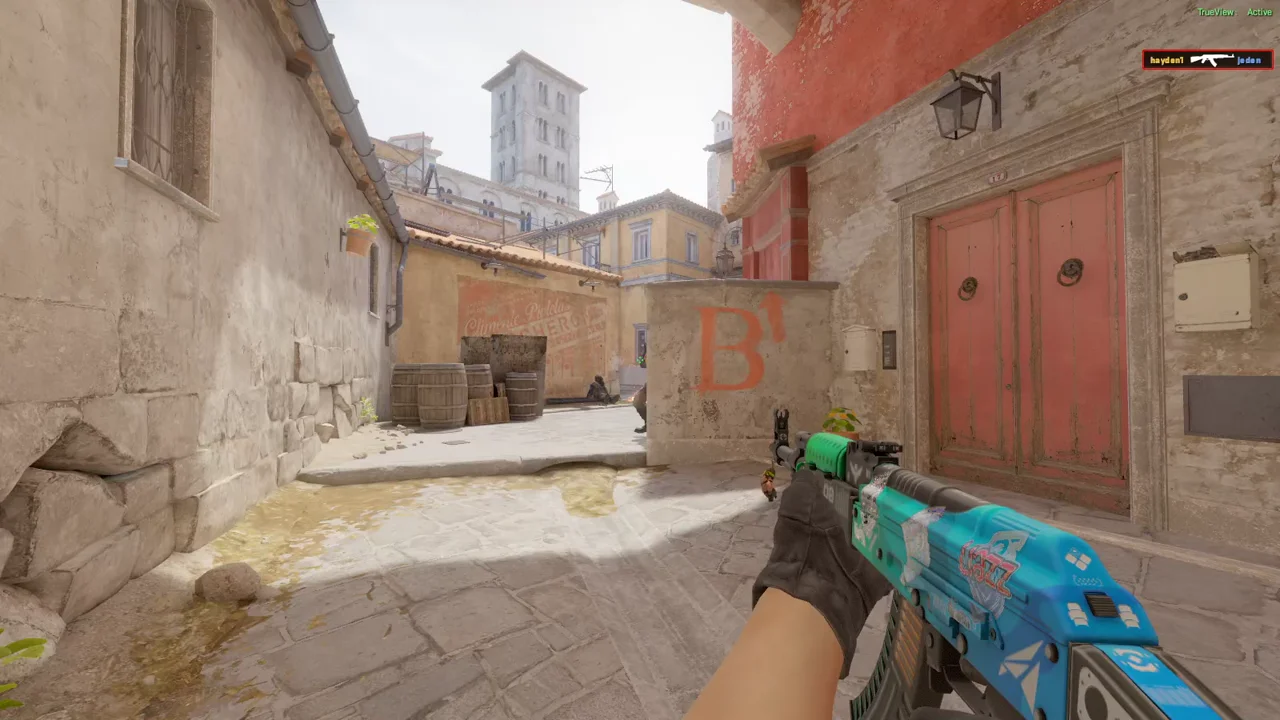
Task: Click the paper plane decal on the rifle
Action: coord(1024,666)
